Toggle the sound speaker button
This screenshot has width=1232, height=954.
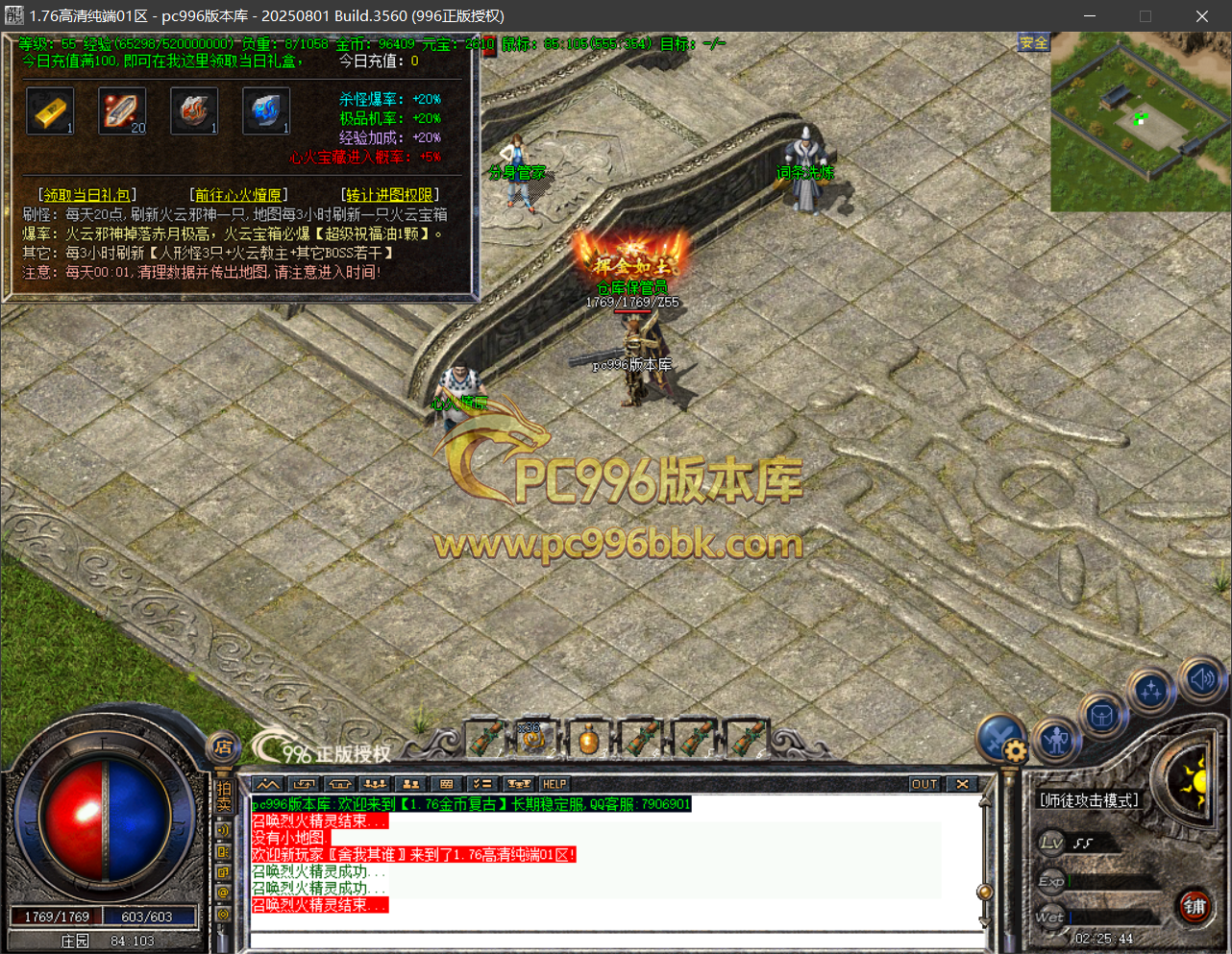pyautogui.click(x=1201, y=679)
